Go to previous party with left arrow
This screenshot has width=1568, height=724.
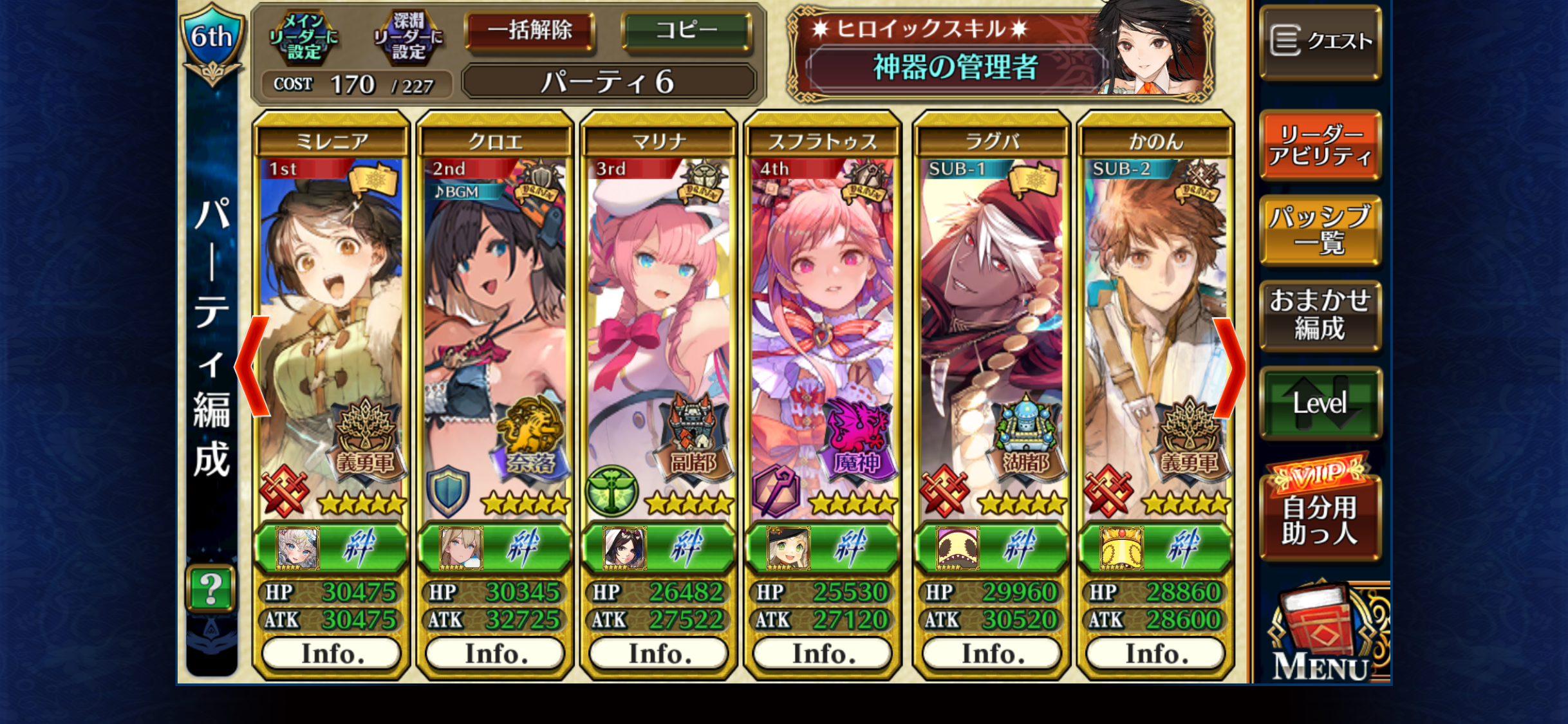pos(252,367)
